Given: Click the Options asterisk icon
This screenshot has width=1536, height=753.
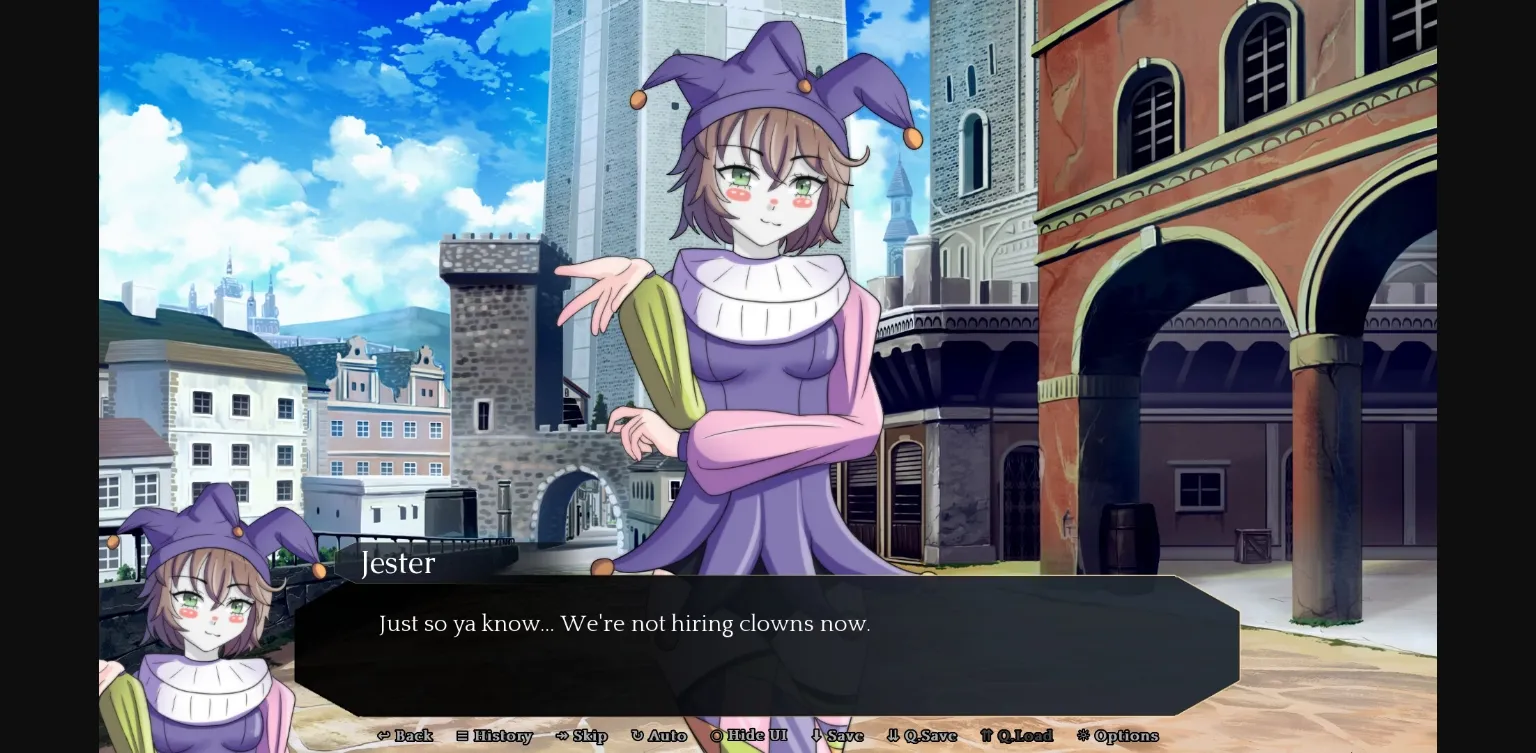Looking at the screenshot, I should click(x=1083, y=736).
